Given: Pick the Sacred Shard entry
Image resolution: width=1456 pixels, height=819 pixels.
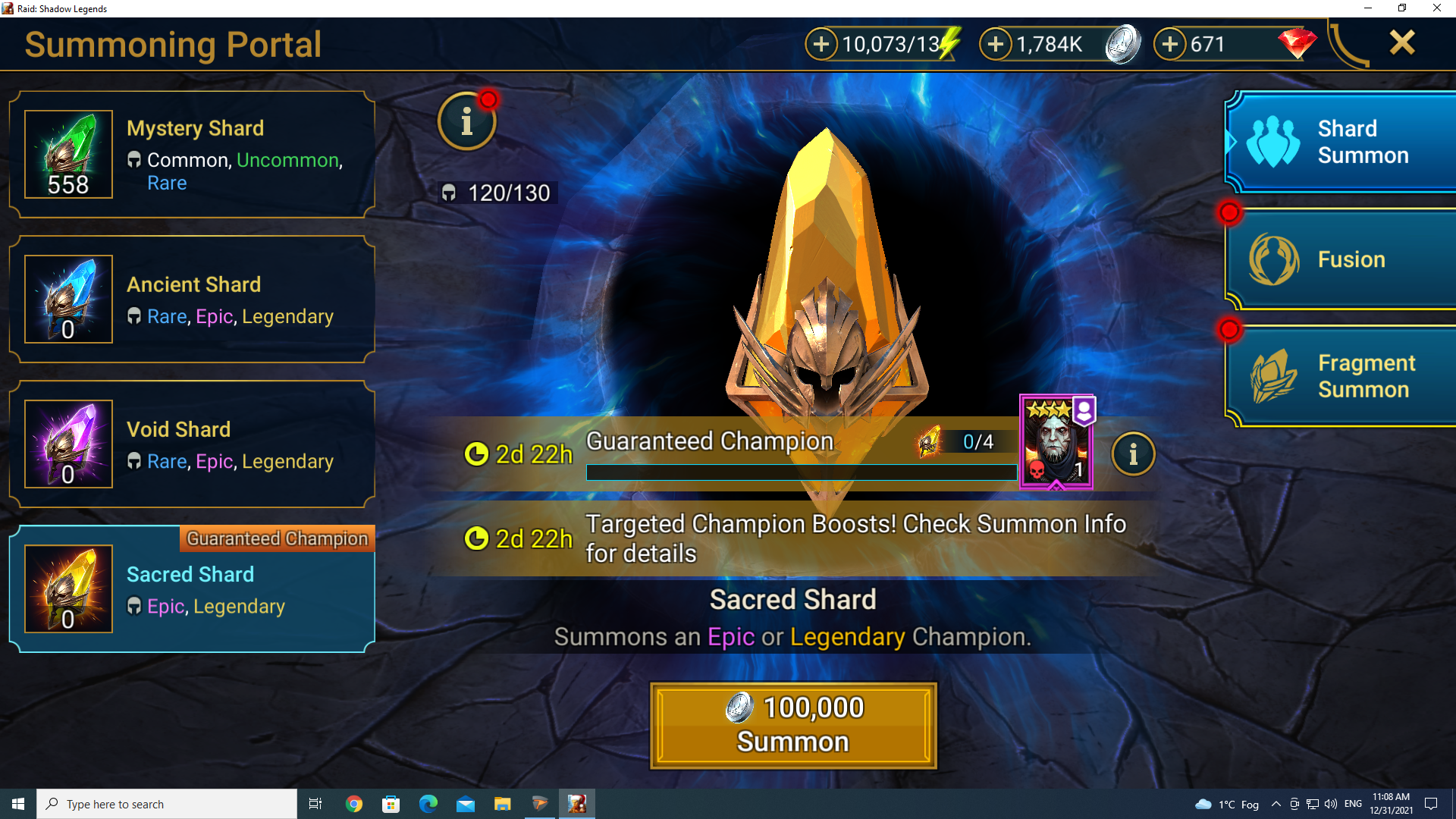Looking at the screenshot, I should tap(192, 589).
